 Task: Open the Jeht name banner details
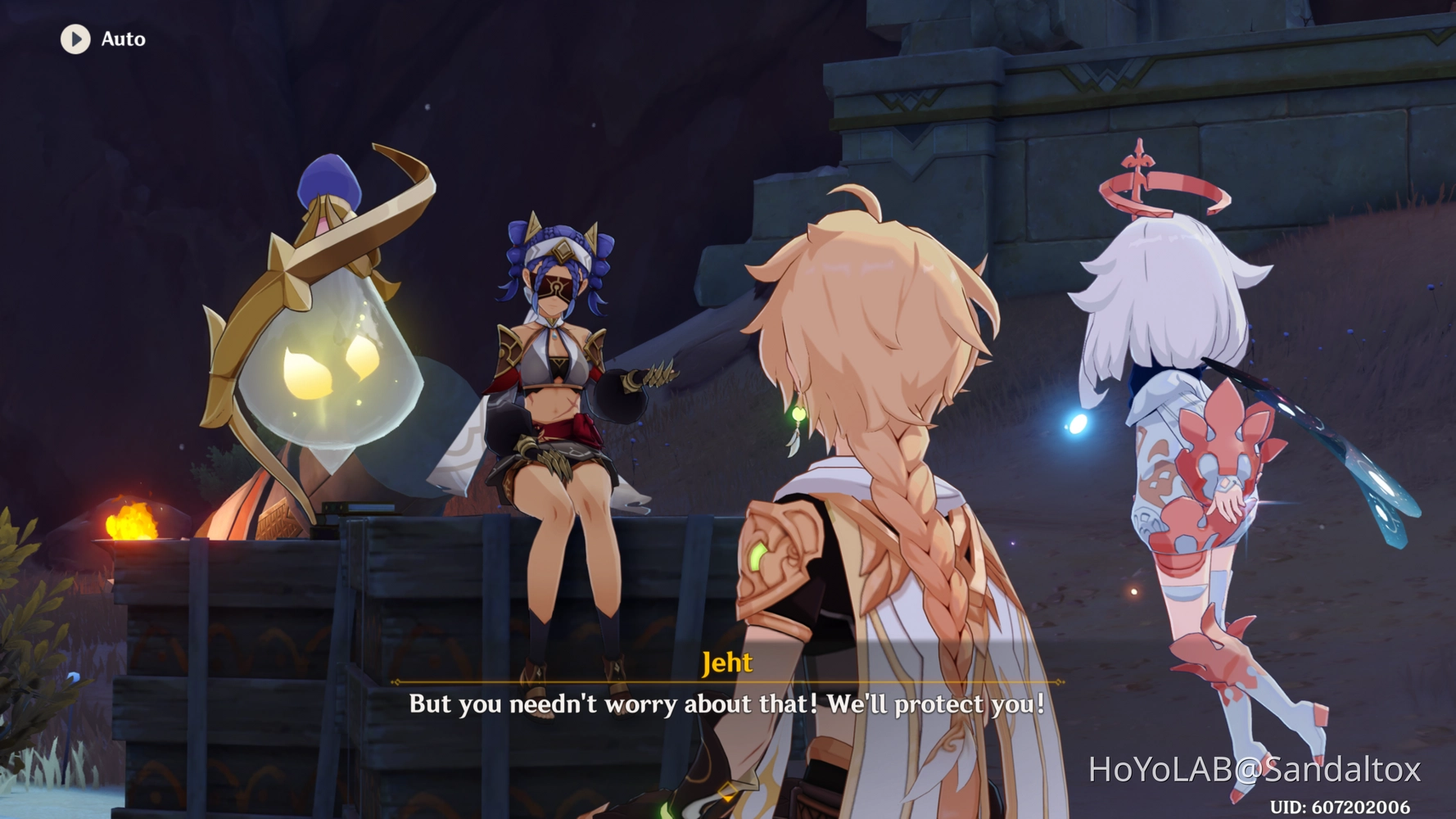[x=726, y=663]
